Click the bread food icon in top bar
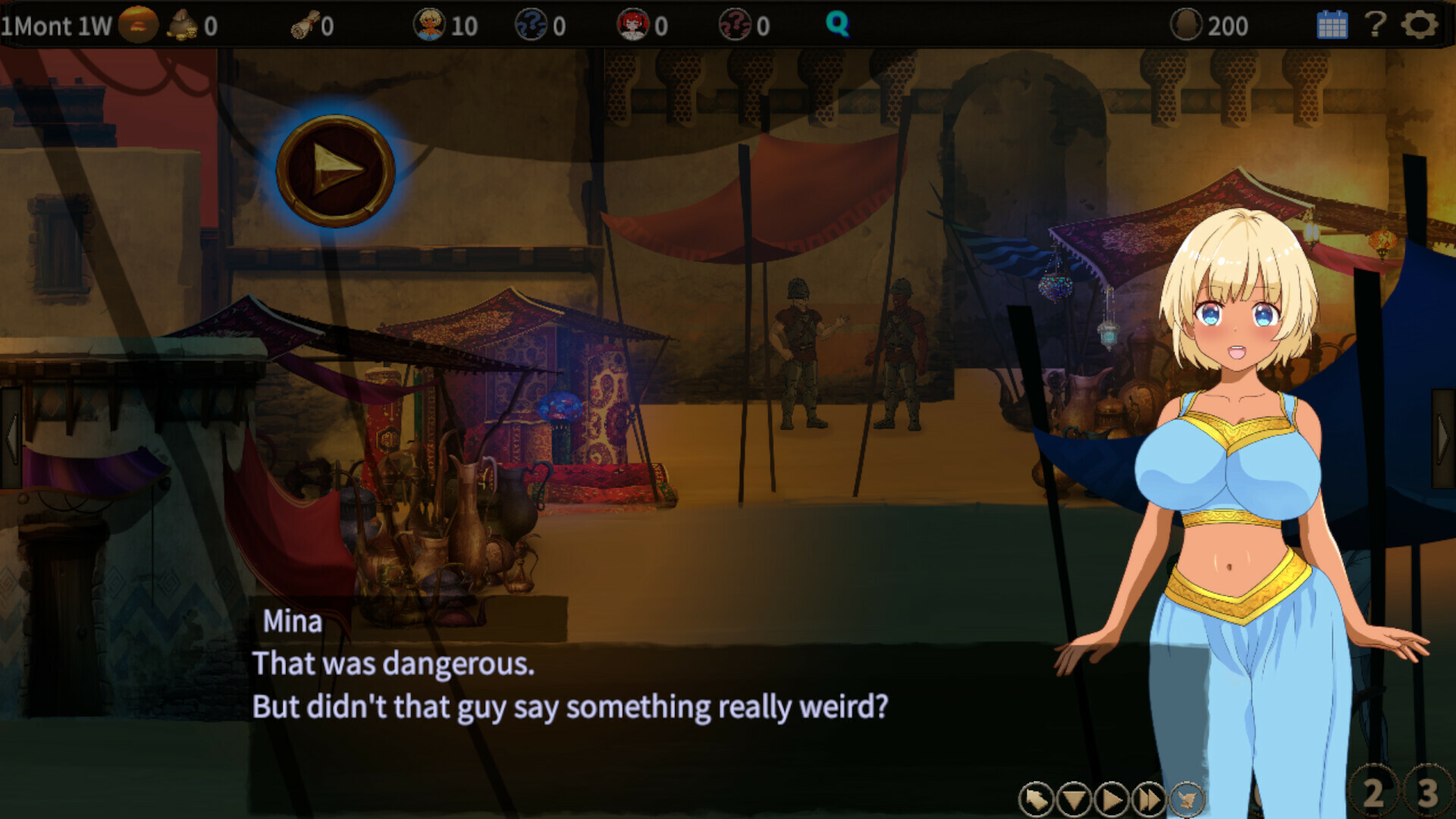The width and height of the screenshot is (1456, 819). 138,25
